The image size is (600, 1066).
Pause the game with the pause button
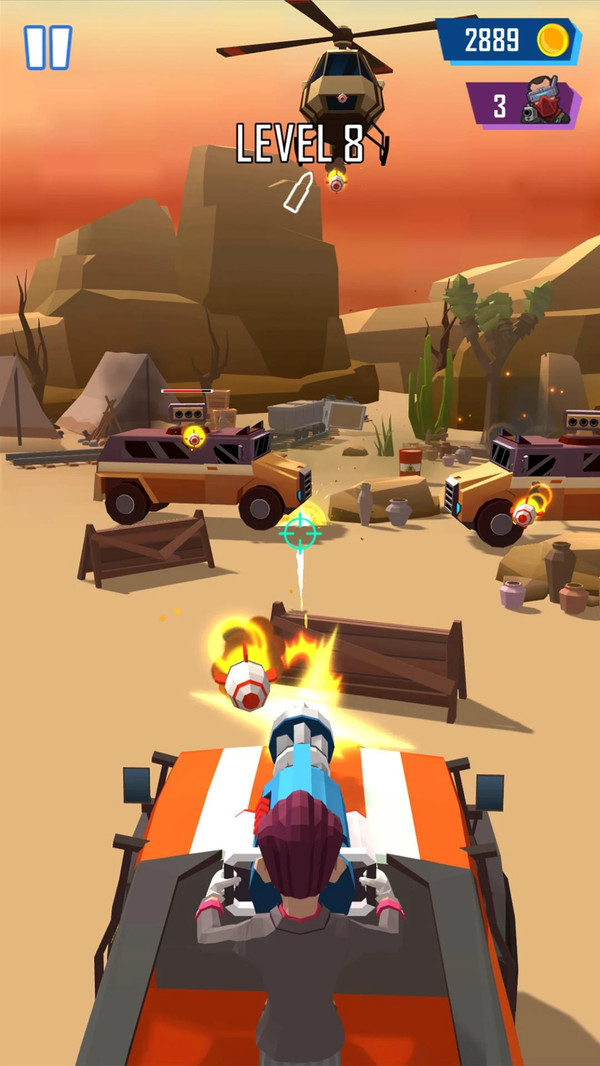click(x=48, y=47)
